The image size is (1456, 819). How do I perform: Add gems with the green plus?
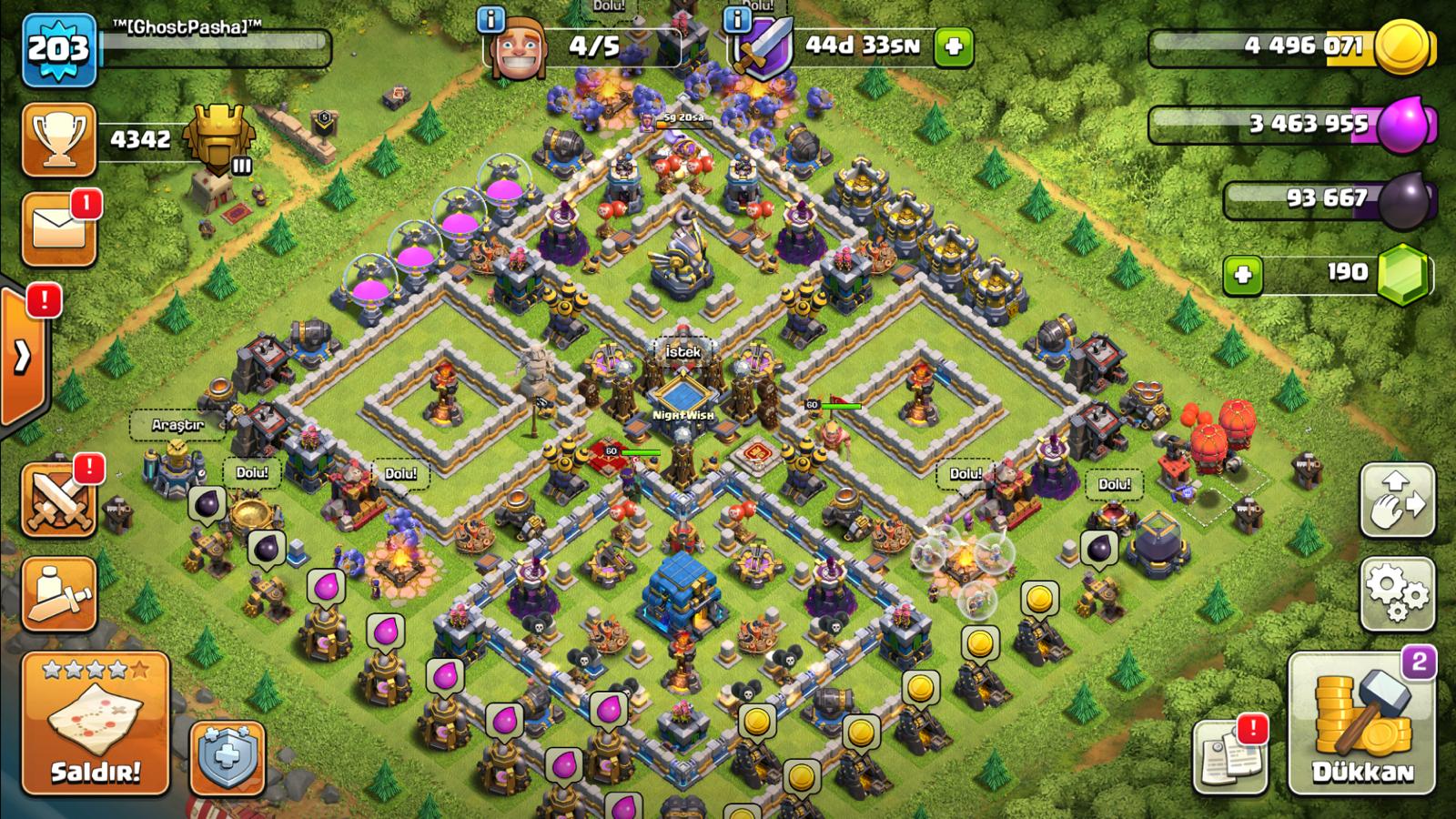click(x=1243, y=275)
